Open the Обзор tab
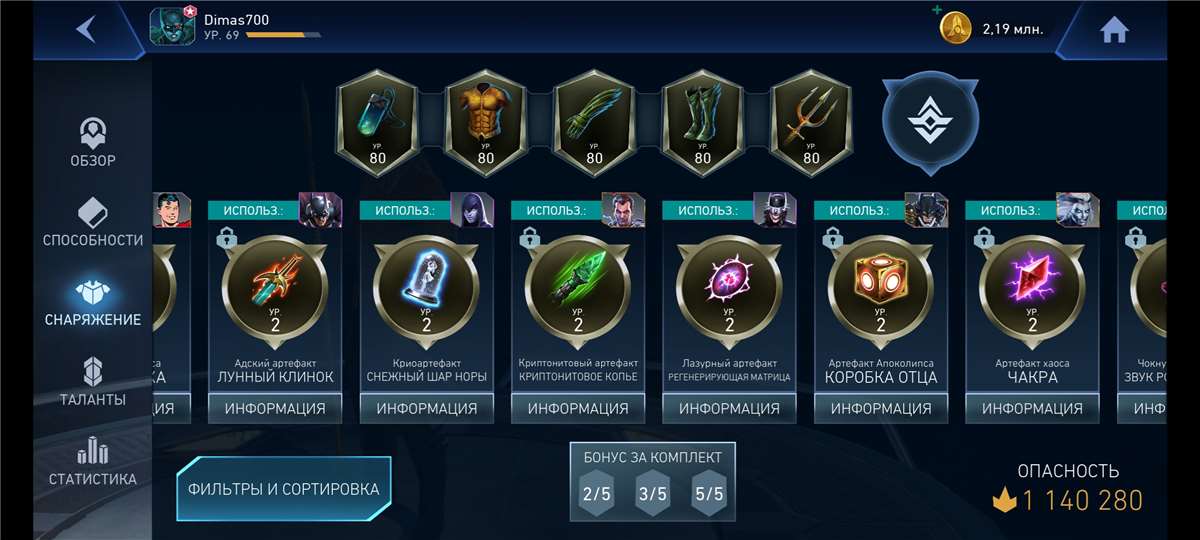Viewport: 1200px width, 540px height. (93, 143)
